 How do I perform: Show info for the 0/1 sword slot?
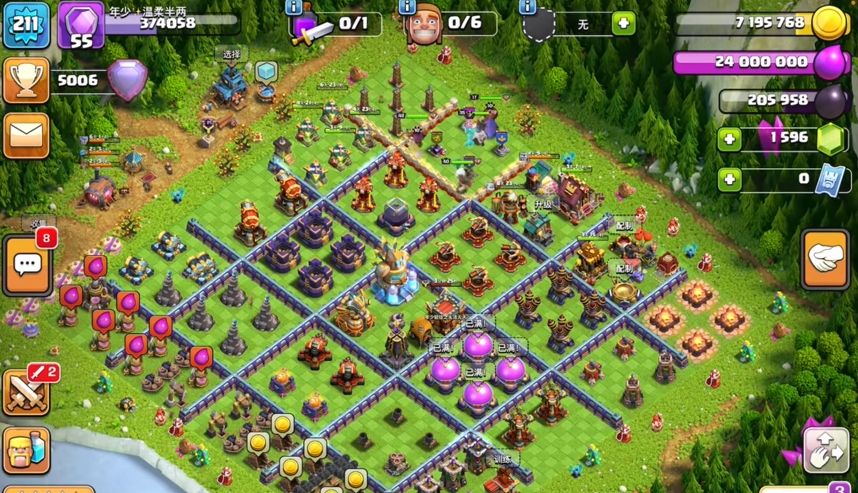(295, 8)
